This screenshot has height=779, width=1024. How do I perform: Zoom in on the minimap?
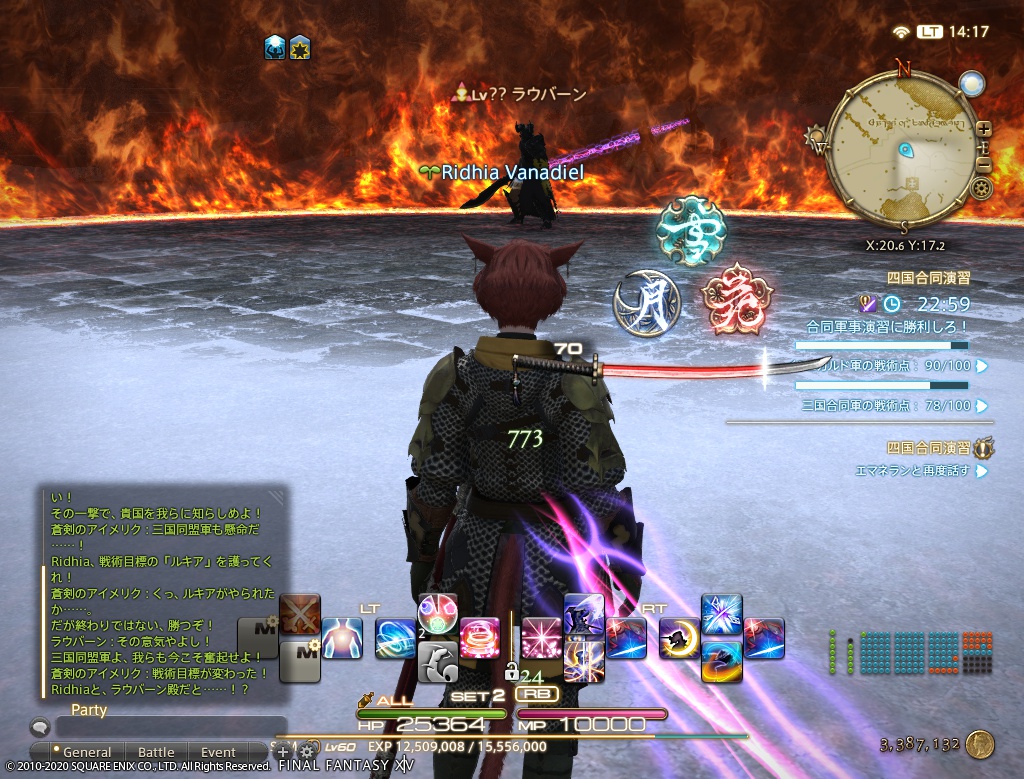coord(984,129)
